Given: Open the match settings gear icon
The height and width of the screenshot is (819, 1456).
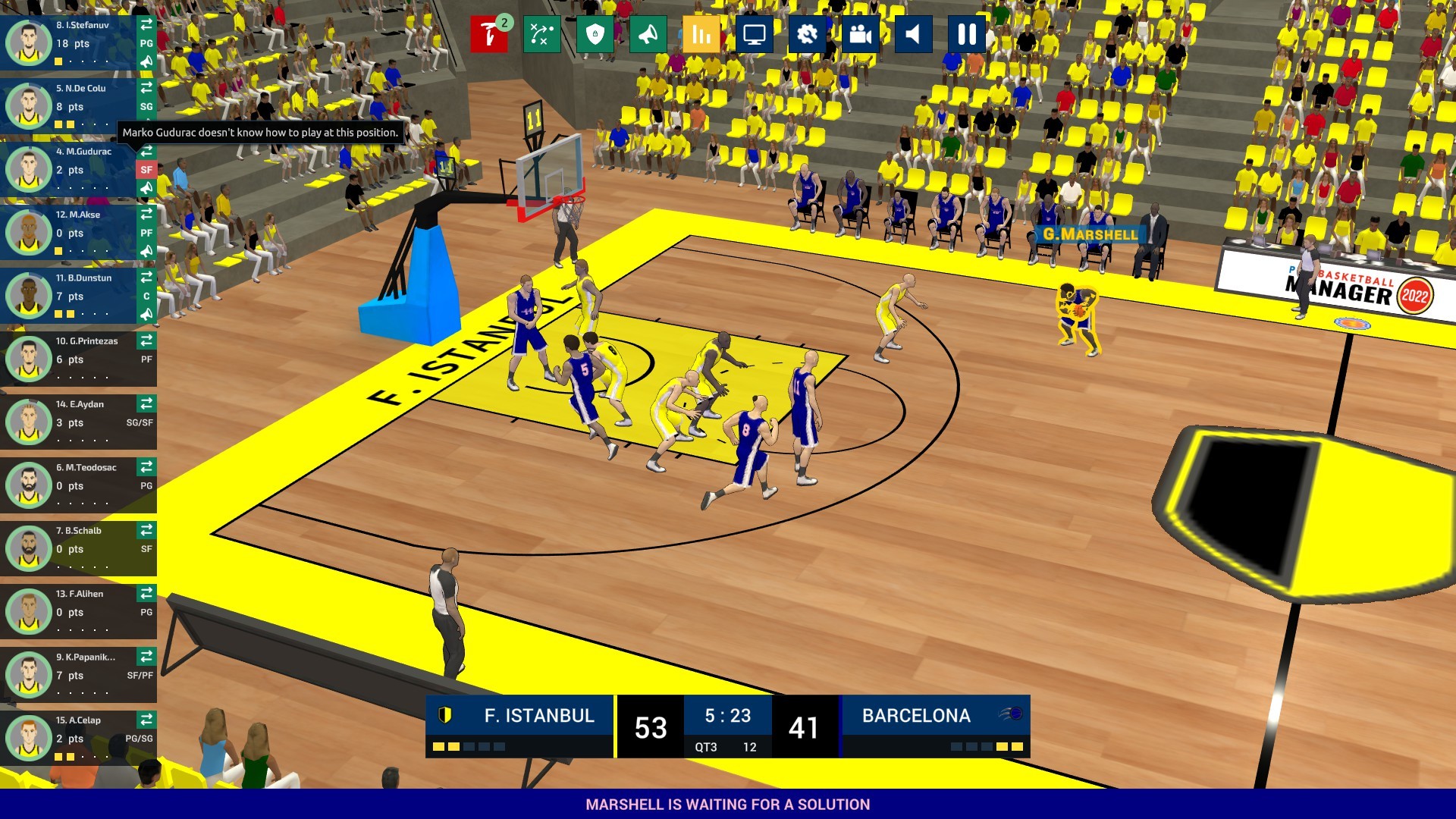Looking at the screenshot, I should click(807, 34).
